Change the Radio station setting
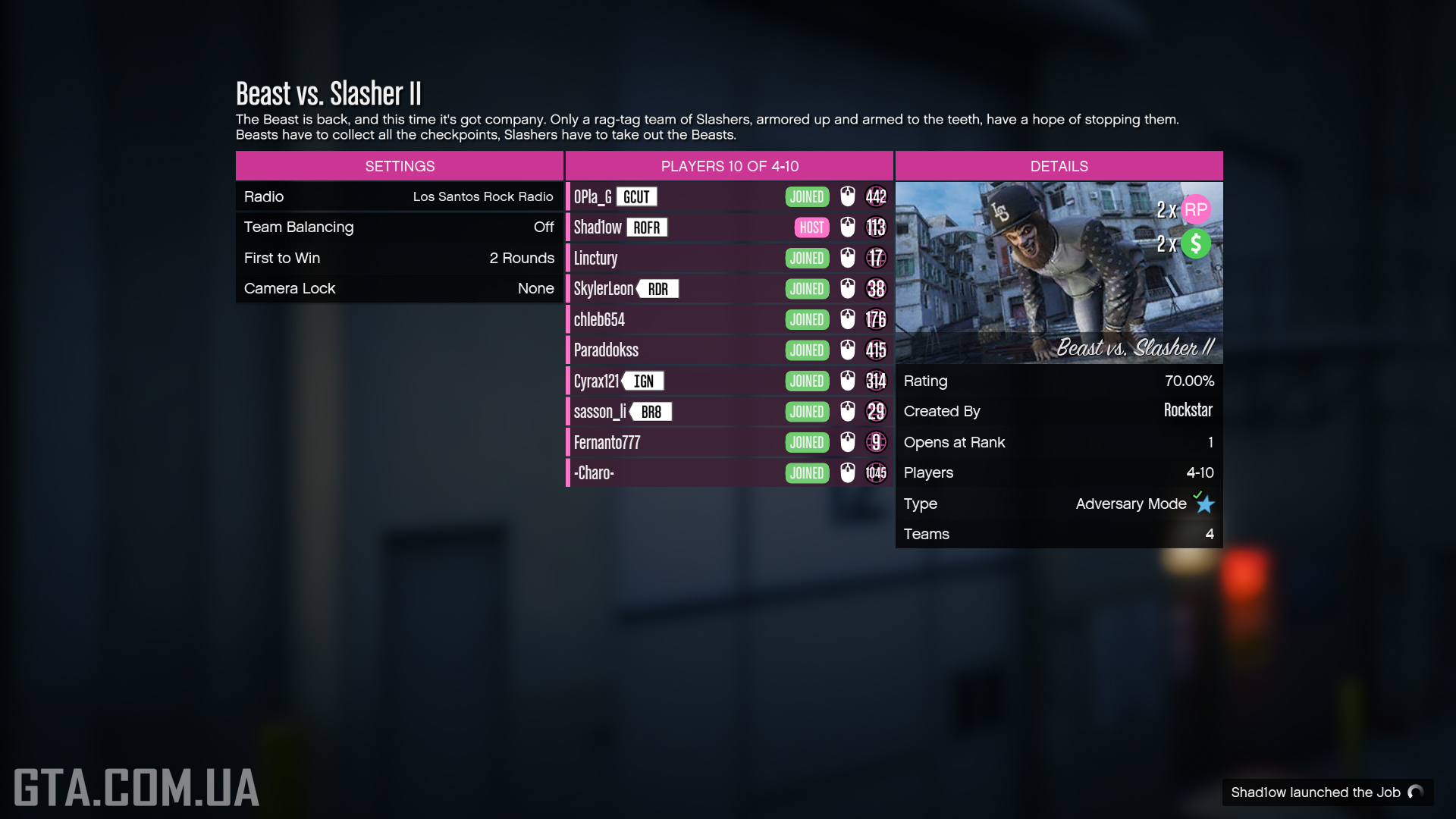1456x819 pixels. coord(399,196)
